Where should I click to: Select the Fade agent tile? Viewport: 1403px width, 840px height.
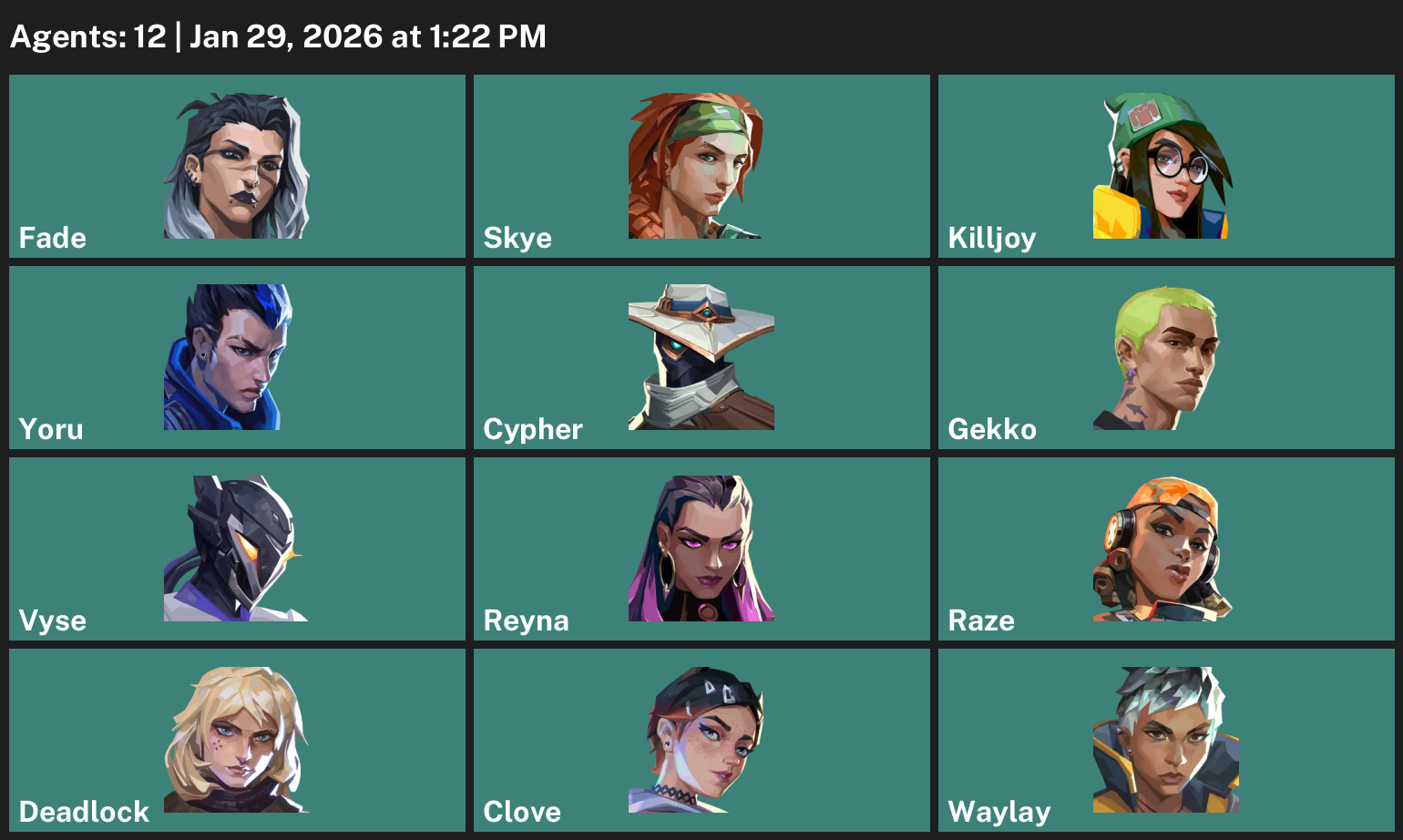(237, 166)
